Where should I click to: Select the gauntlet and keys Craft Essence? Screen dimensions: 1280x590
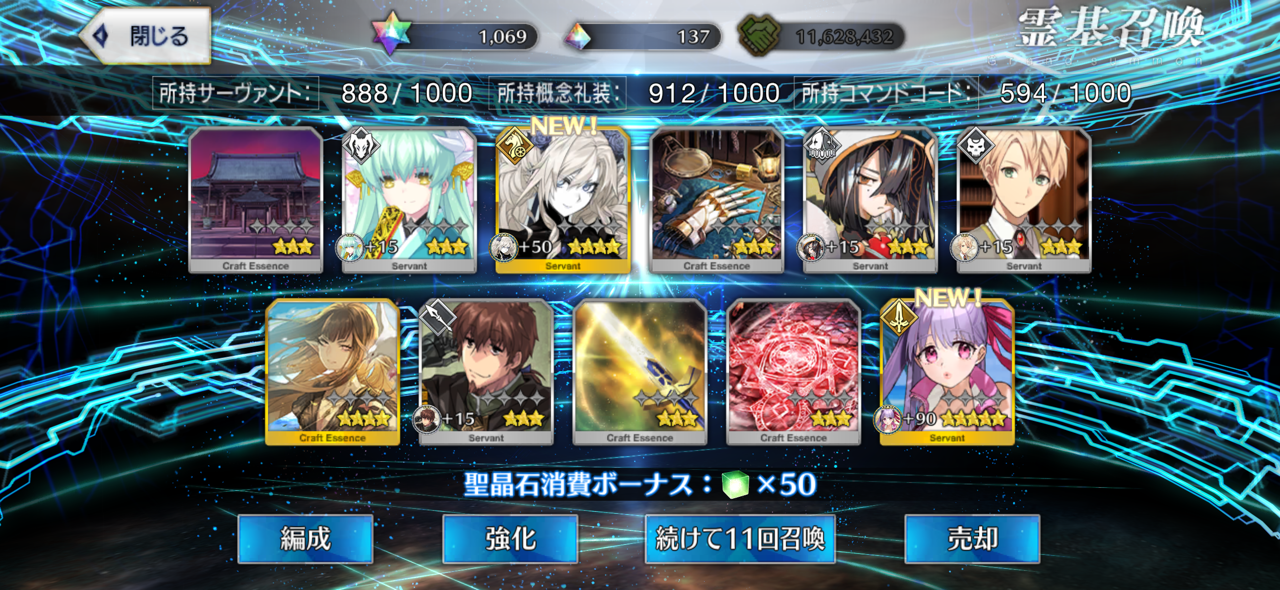[x=717, y=199]
